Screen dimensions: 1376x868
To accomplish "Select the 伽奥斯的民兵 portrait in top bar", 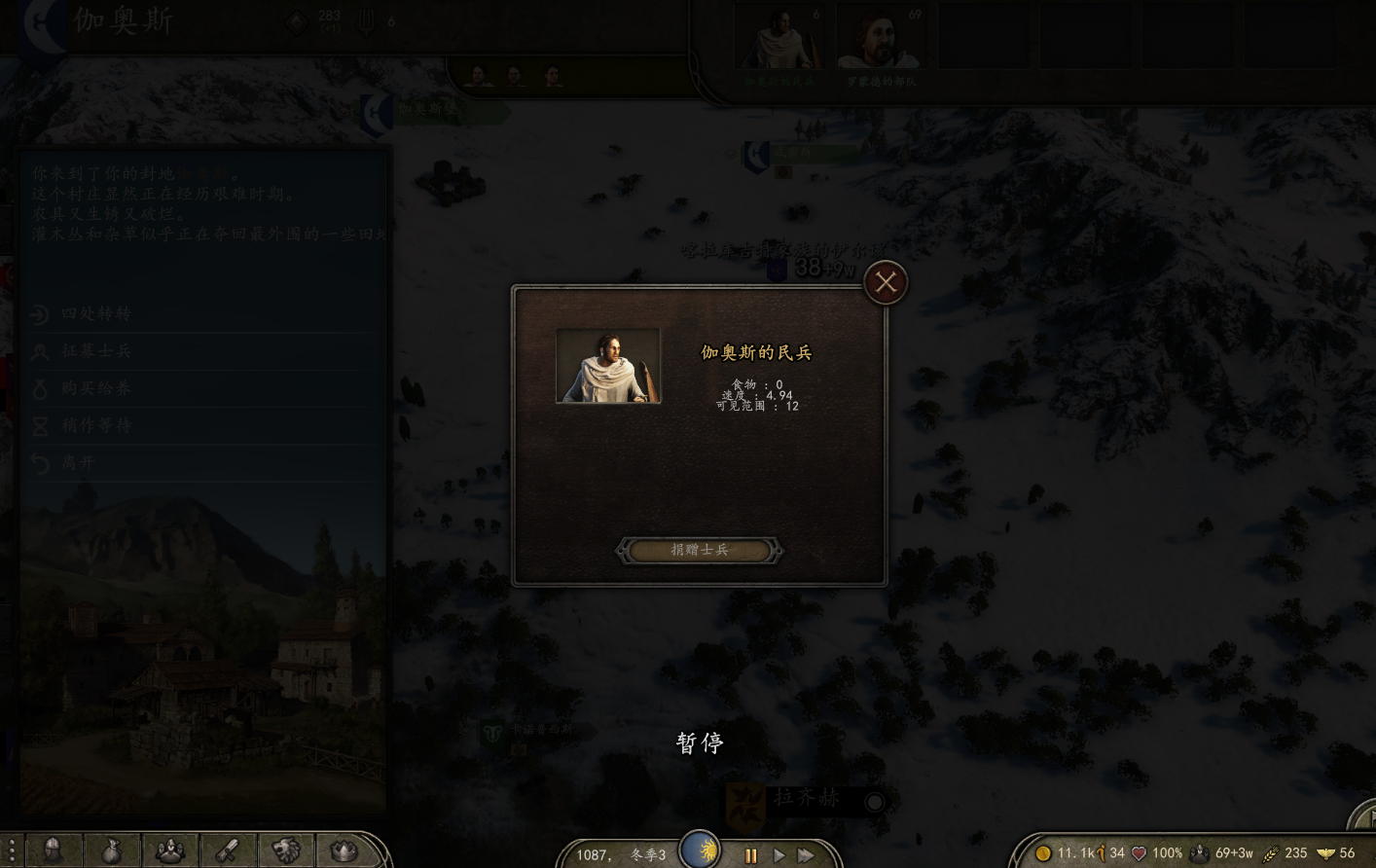I will point(778,41).
